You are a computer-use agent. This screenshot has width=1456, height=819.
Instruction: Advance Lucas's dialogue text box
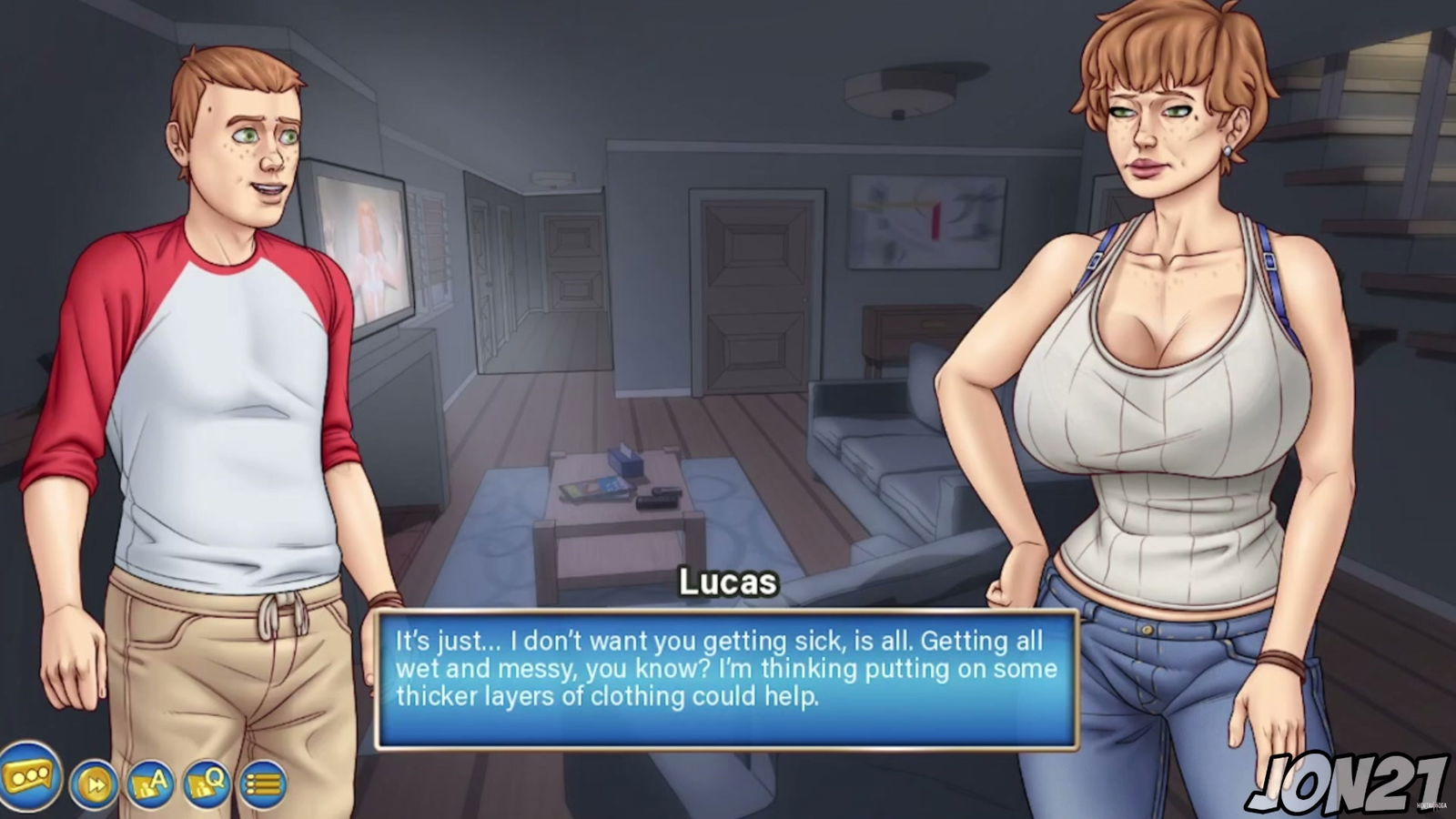click(x=726, y=679)
